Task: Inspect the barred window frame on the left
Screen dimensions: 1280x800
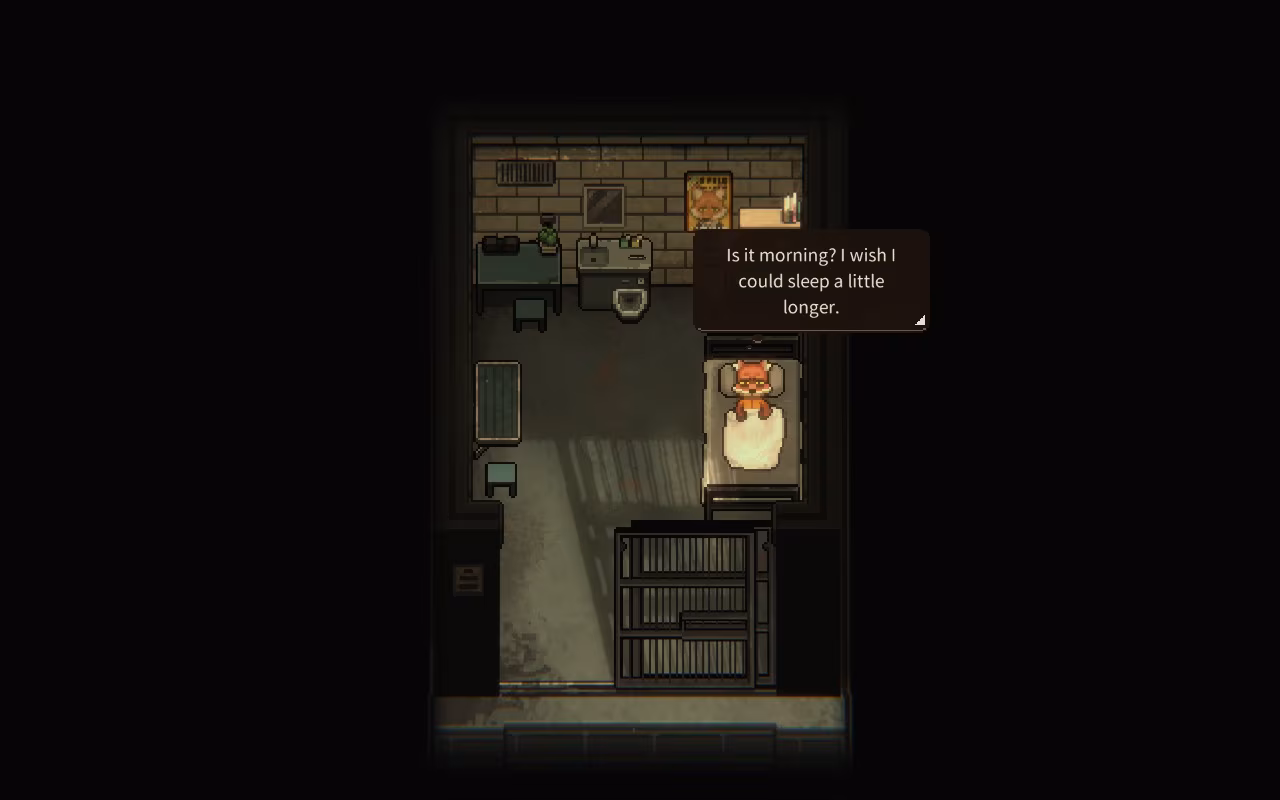Action: pos(497,400)
